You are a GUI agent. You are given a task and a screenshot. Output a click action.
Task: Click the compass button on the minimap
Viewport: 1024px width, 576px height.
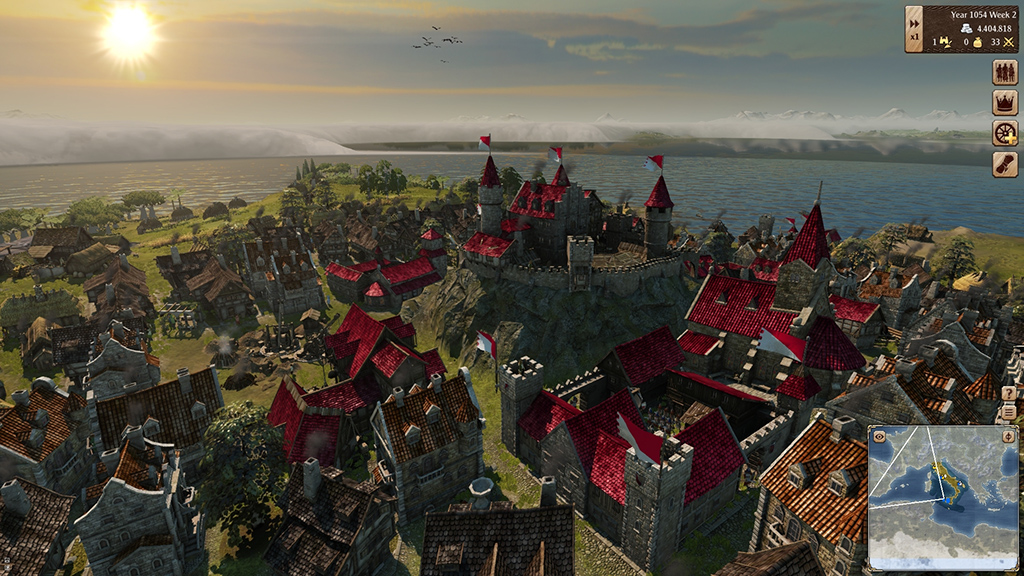[x=1008, y=436]
